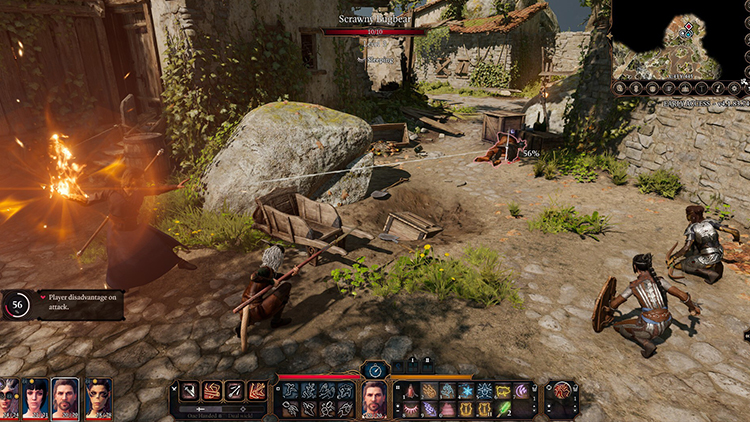The width and height of the screenshot is (750, 422).
Task: Activate the stopwatch turn-based mode button
Action: pyautogui.click(x=375, y=370)
